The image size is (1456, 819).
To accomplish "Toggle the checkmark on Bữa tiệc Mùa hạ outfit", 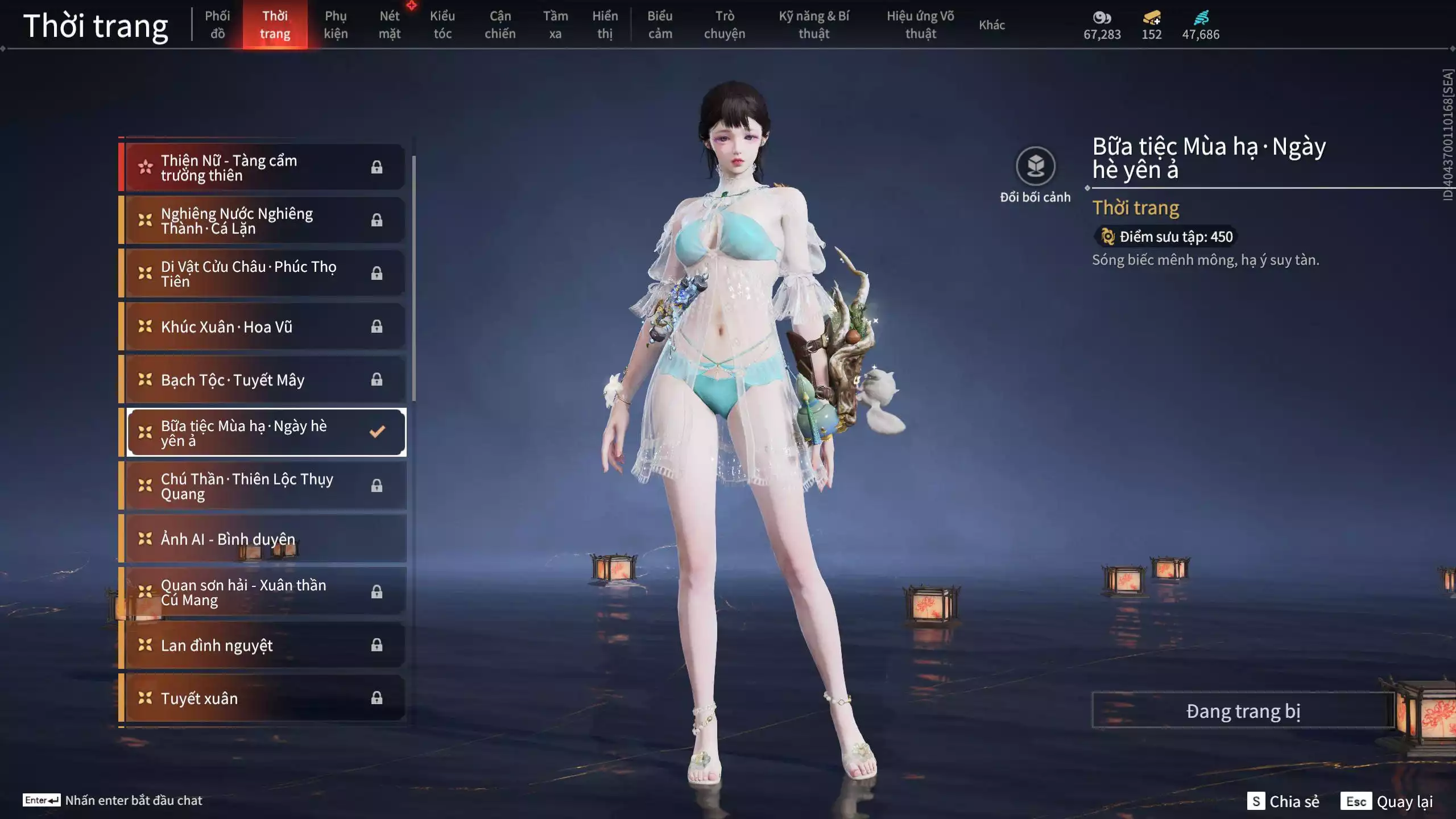I will click(x=375, y=432).
